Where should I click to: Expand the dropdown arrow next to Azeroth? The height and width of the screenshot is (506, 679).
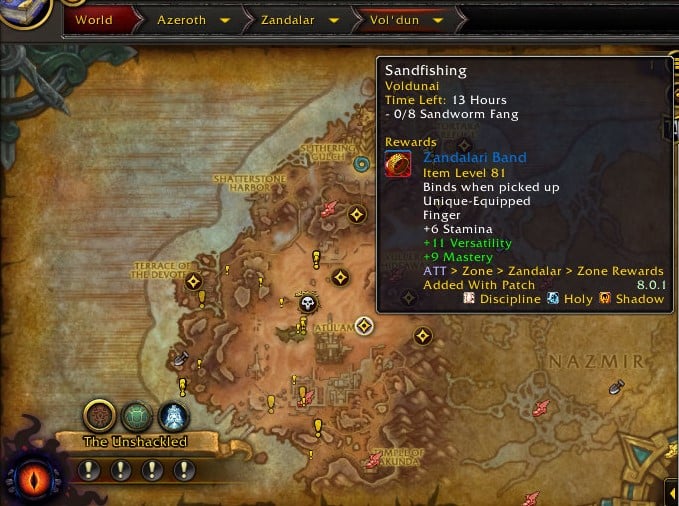point(225,19)
